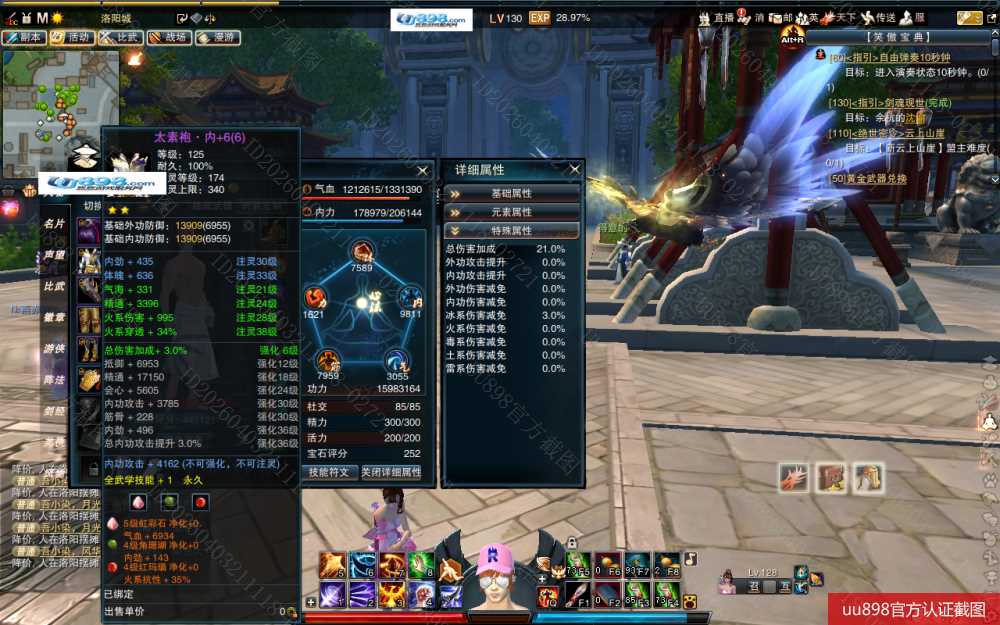Click the 漫游 roaming button
Viewport: 1000px width, 625px height.
click(217, 37)
